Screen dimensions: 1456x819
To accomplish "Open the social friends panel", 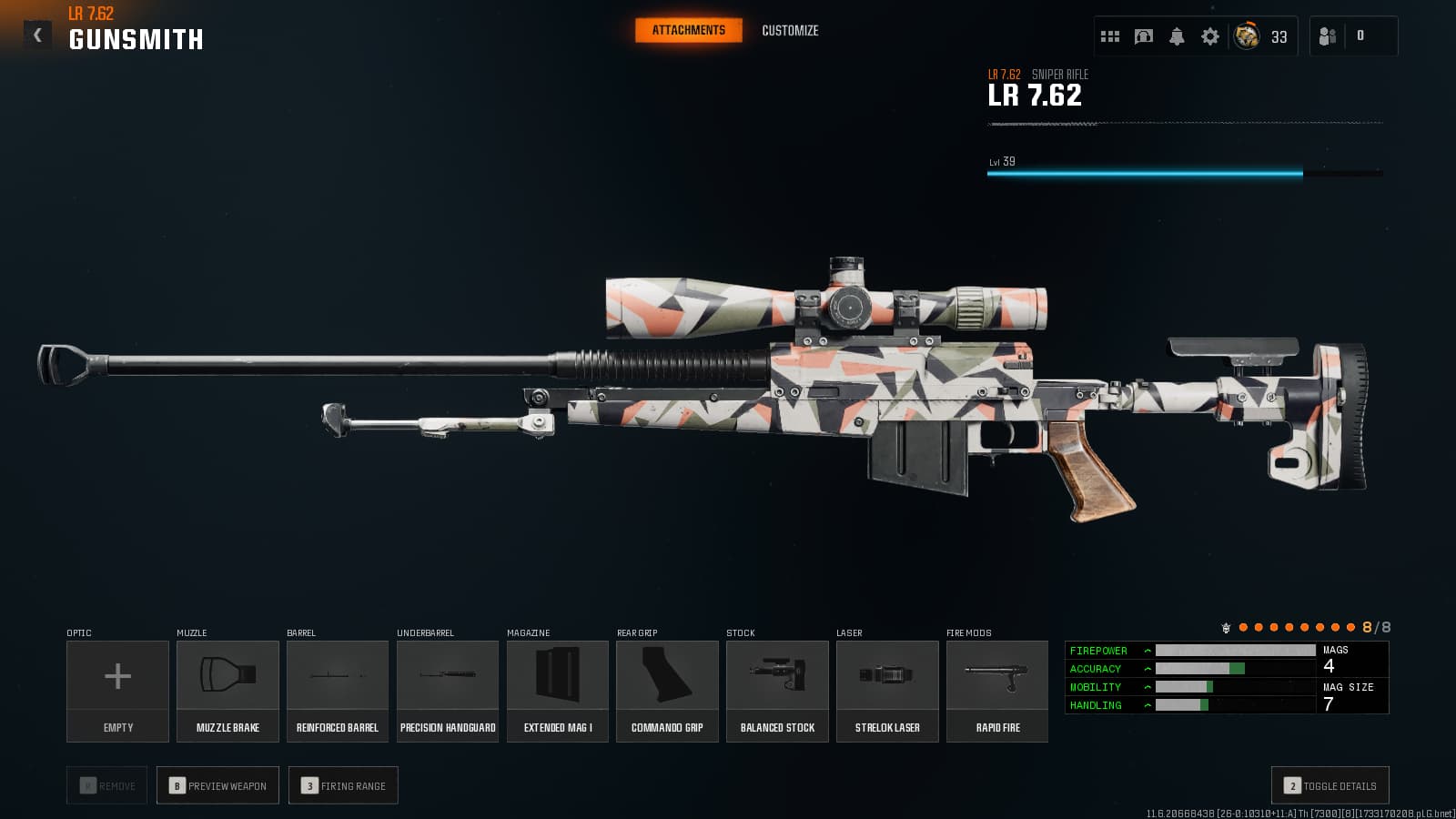I will (x=1328, y=36).
